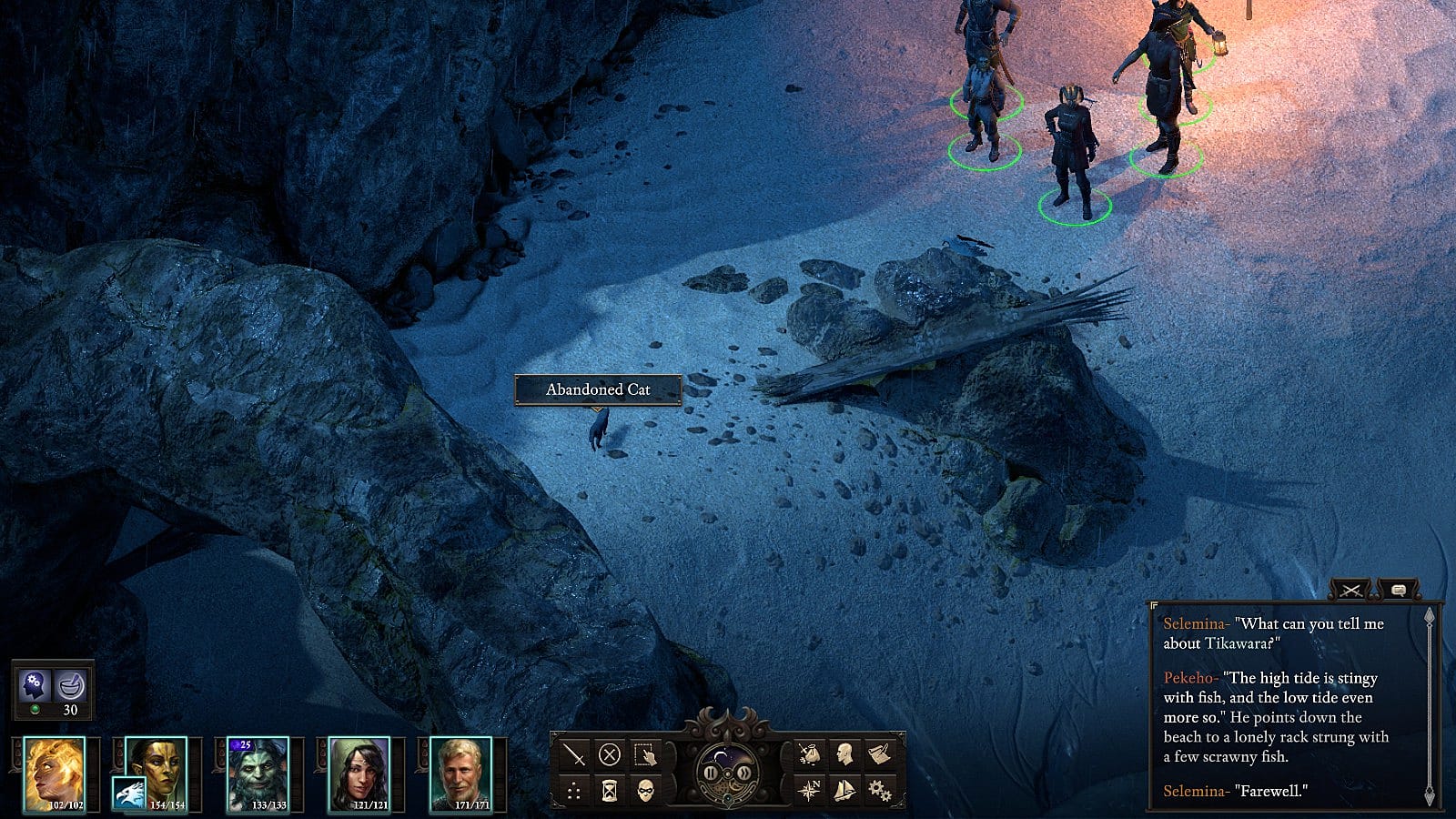1456x819 pixels.
Task: Click the hourglass rest button
Action: pos(609,790)
